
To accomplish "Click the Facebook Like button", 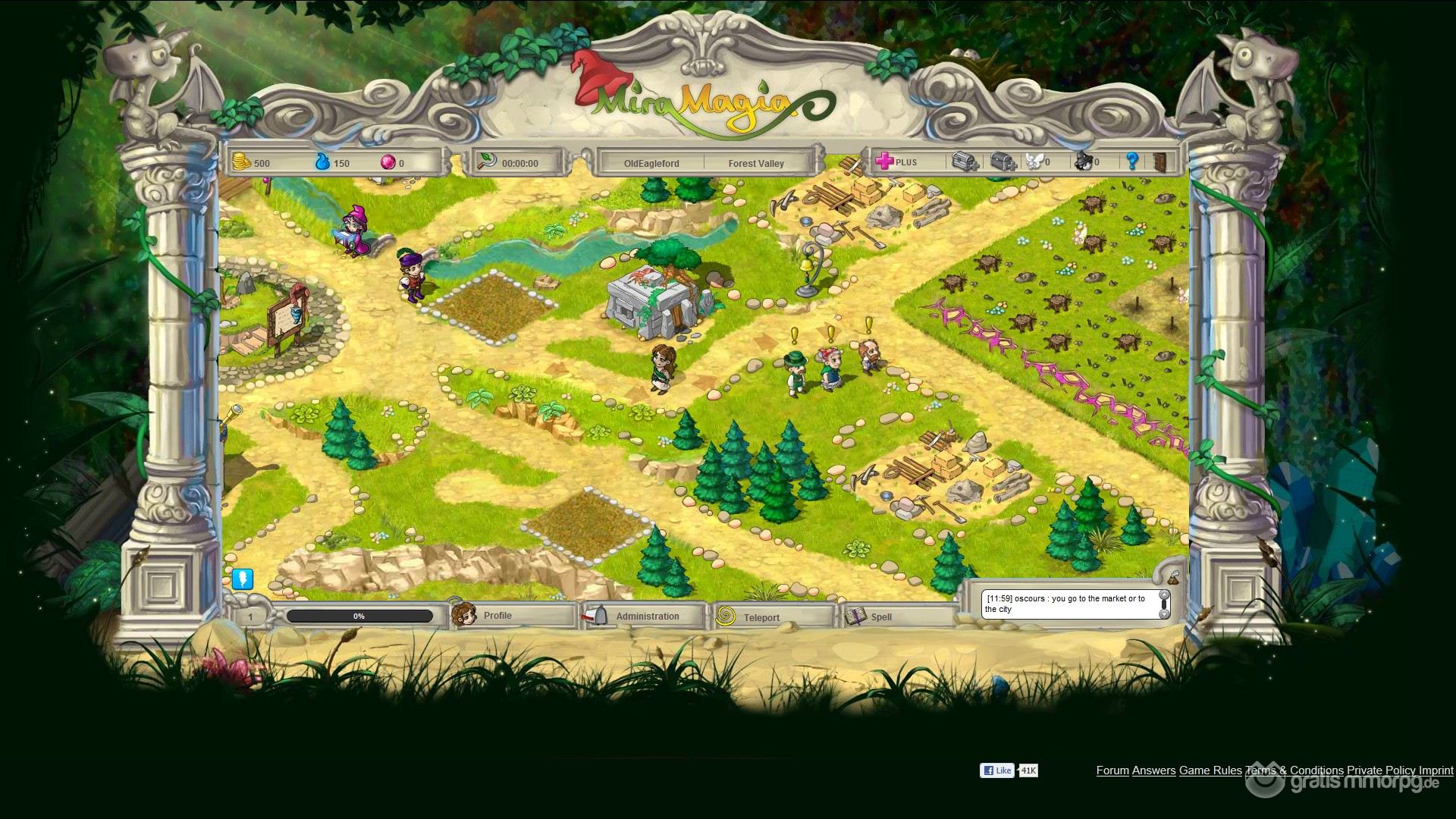I will 997,770.
